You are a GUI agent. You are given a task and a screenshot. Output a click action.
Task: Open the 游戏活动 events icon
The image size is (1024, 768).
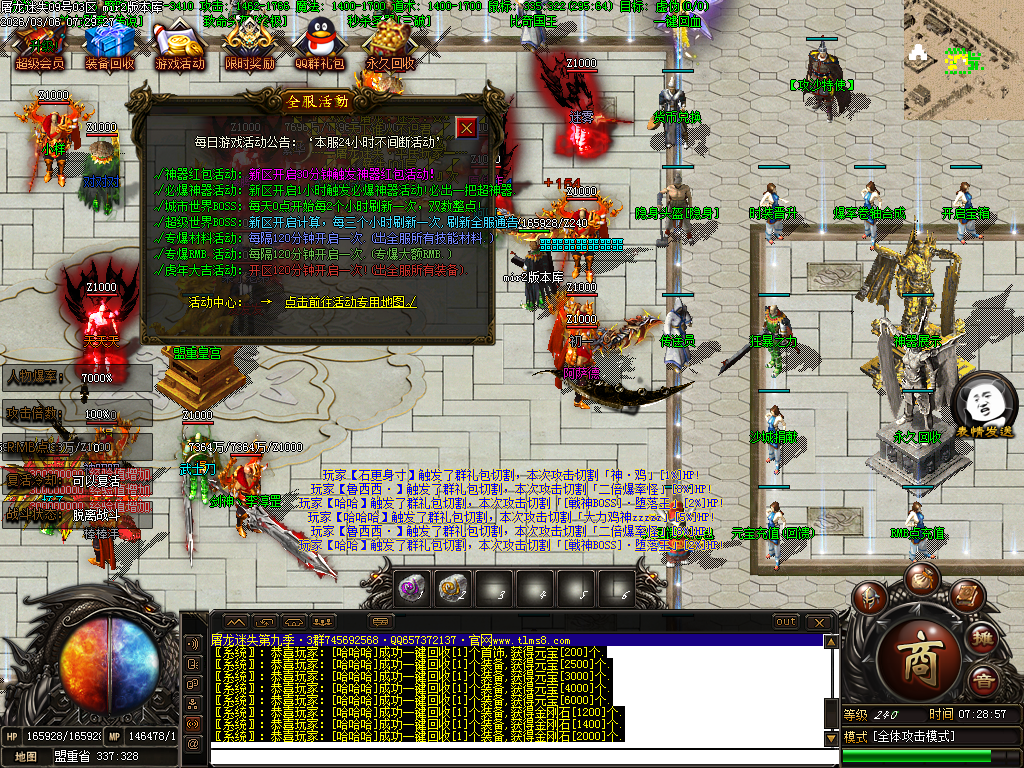179,46
